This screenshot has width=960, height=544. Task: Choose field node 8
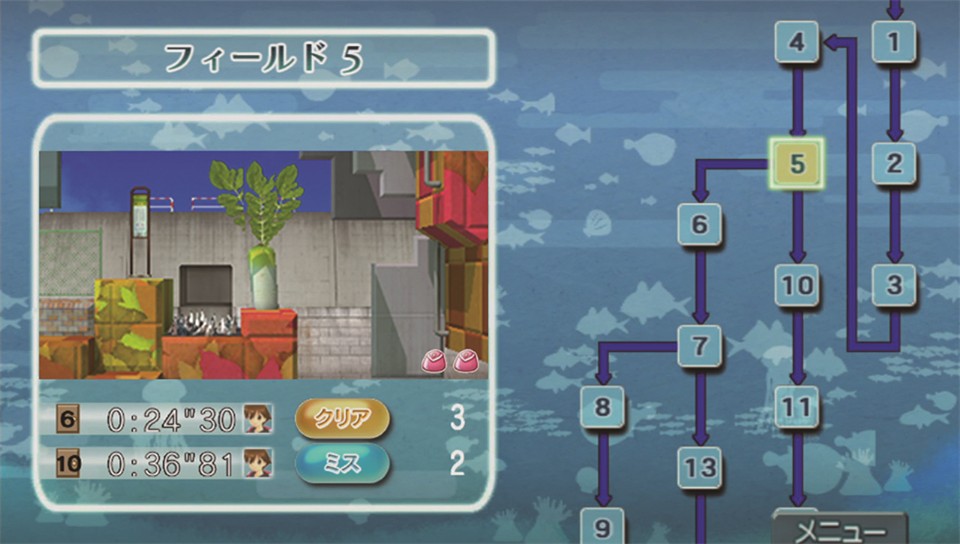602,407
